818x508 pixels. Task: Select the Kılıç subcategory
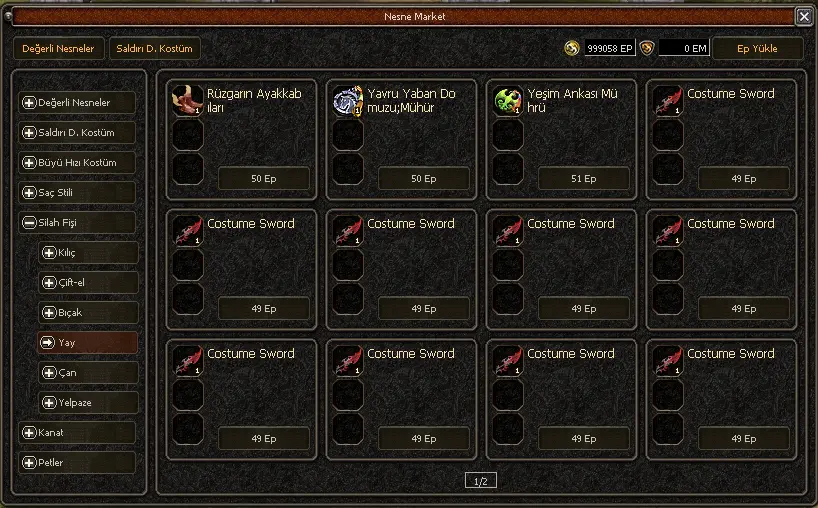click(x=87, y=253)
